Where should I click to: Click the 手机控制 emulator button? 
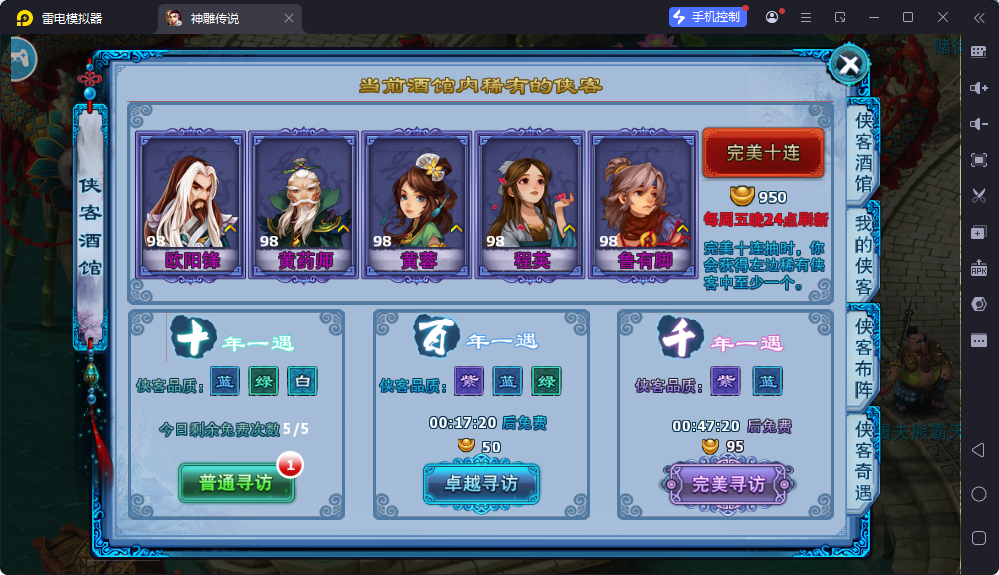click(708, 17)
